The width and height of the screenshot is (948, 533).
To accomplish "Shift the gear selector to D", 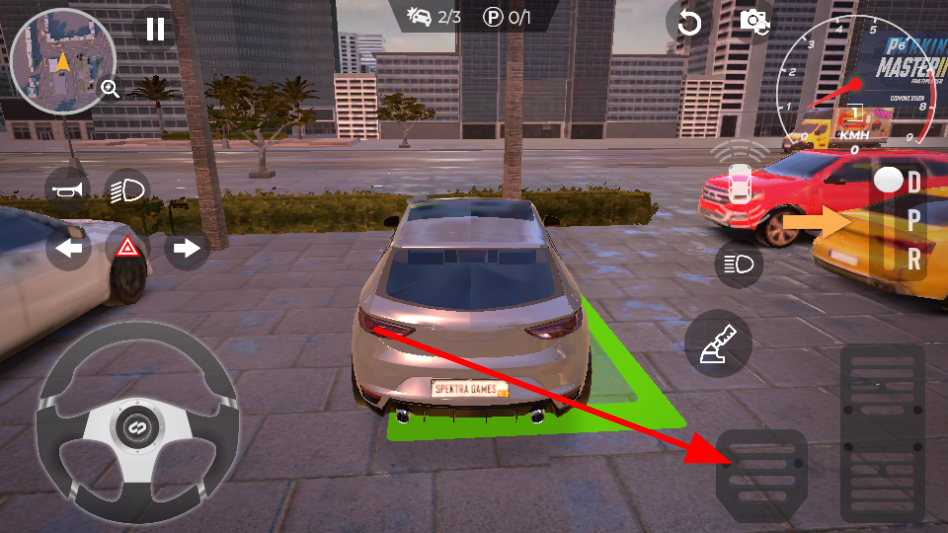I will tap(914, 183).
